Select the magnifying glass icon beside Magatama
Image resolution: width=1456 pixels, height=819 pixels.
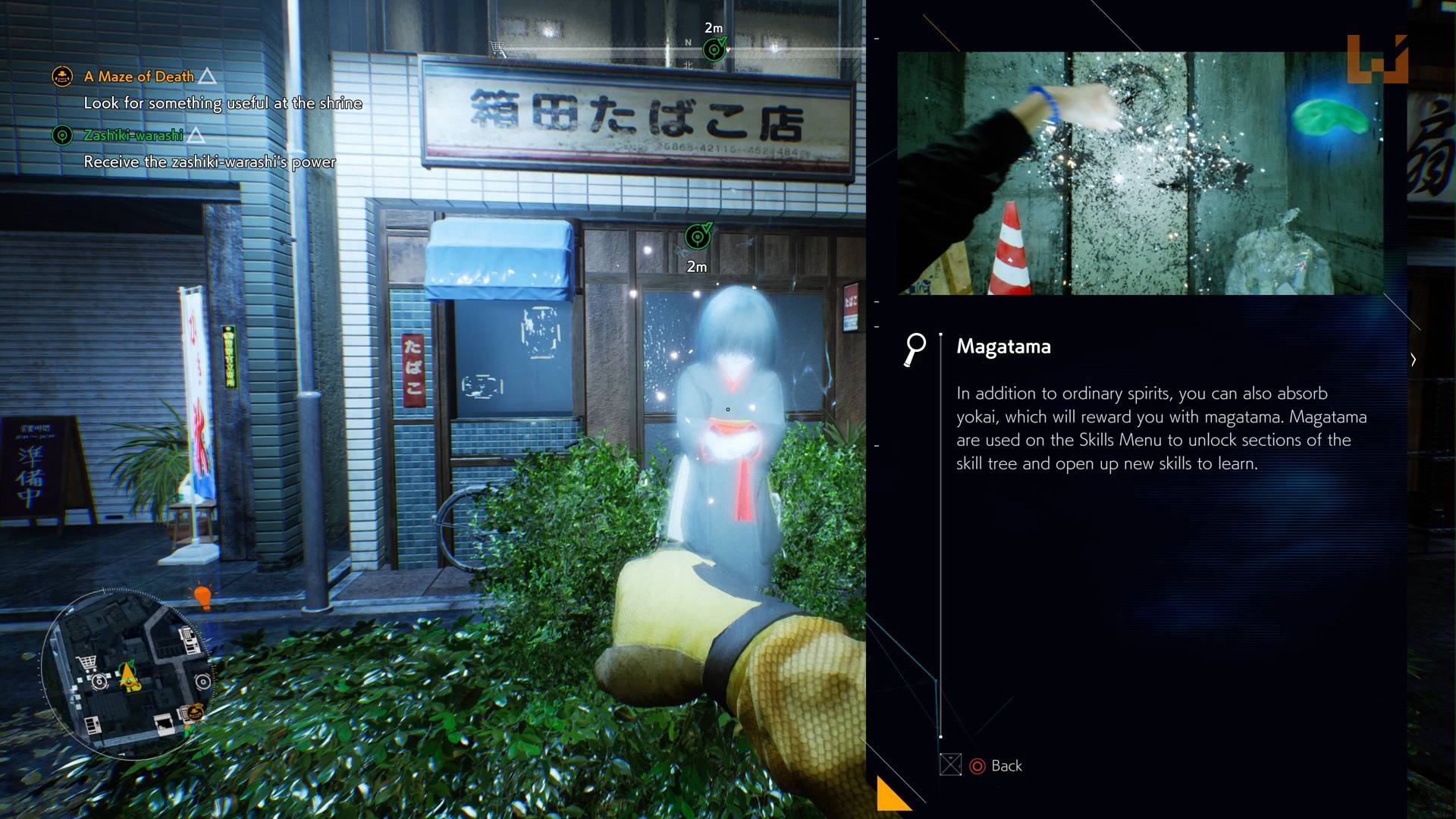click(916, 349)
